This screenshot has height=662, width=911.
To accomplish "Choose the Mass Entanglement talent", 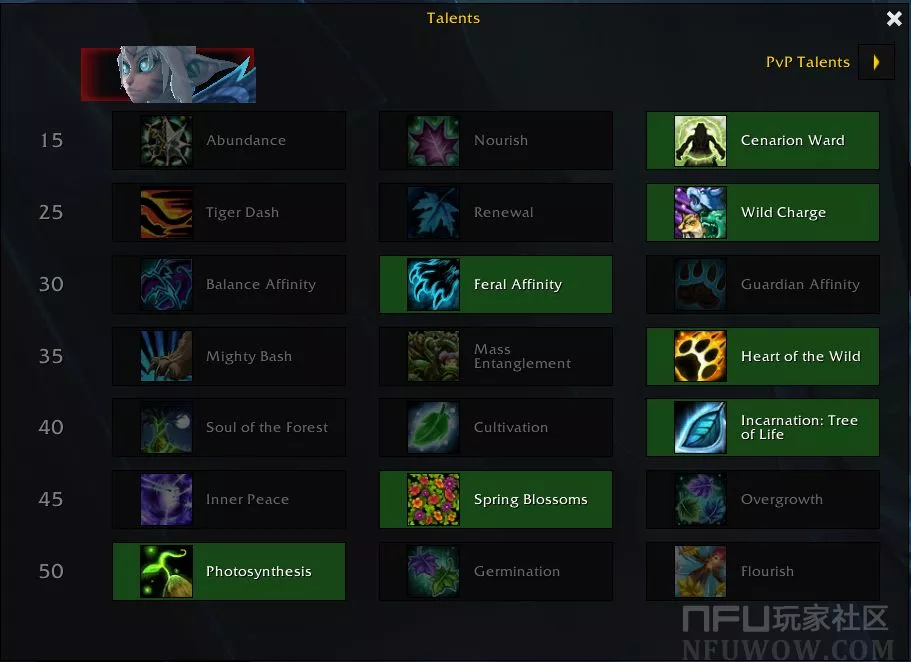I will pyautogui.click(x=496, y=356).
